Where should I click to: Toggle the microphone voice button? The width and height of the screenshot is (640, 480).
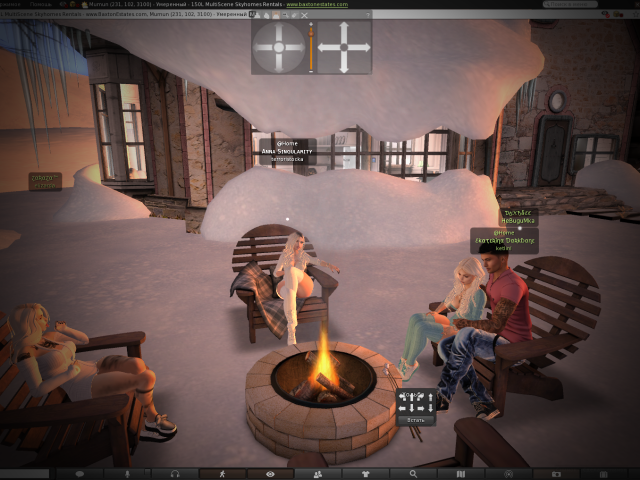tap(126, 473)
